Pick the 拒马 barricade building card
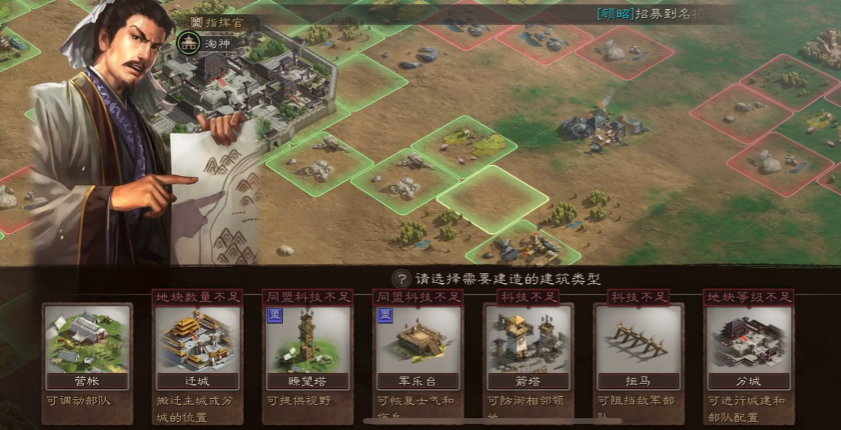Viewport: 841px width, 430px height. click(x=638, y=346)
